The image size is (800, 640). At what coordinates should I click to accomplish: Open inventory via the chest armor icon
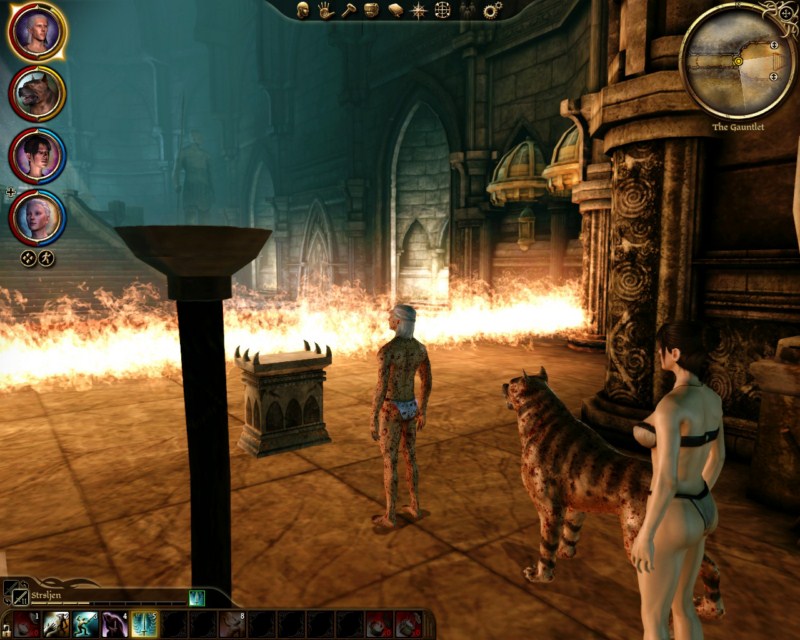(371, 10)
